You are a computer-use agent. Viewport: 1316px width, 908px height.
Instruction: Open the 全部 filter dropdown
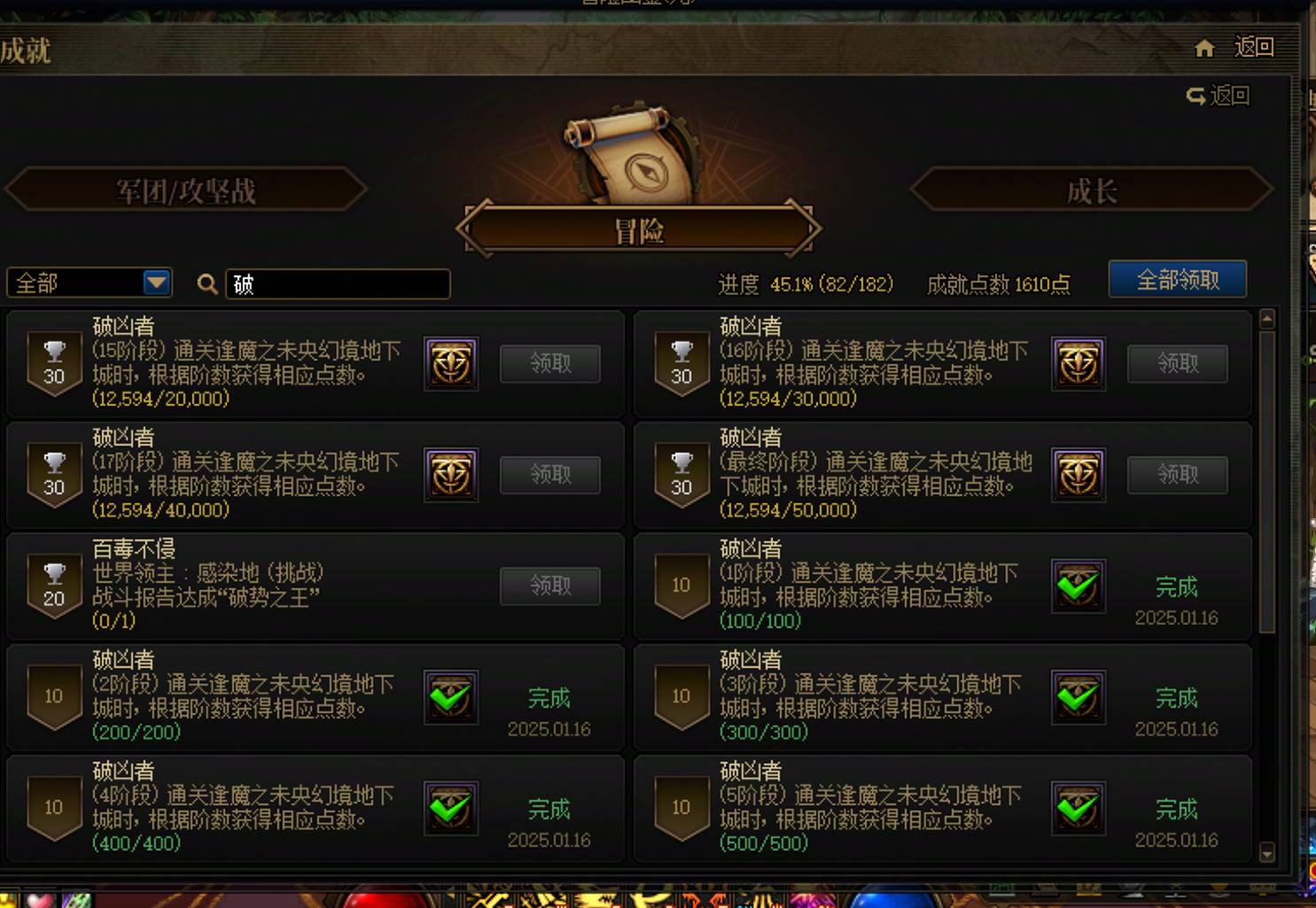point(87,283)
